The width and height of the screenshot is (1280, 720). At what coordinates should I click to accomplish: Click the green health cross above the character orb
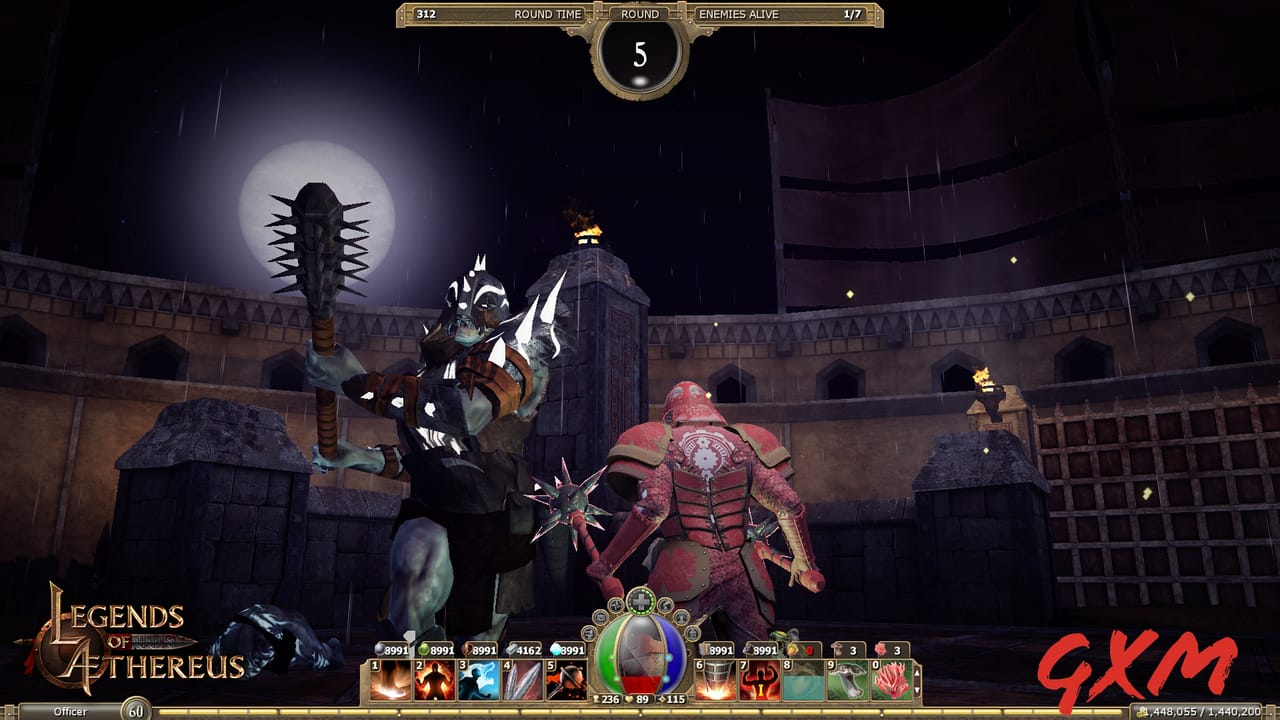639,599
